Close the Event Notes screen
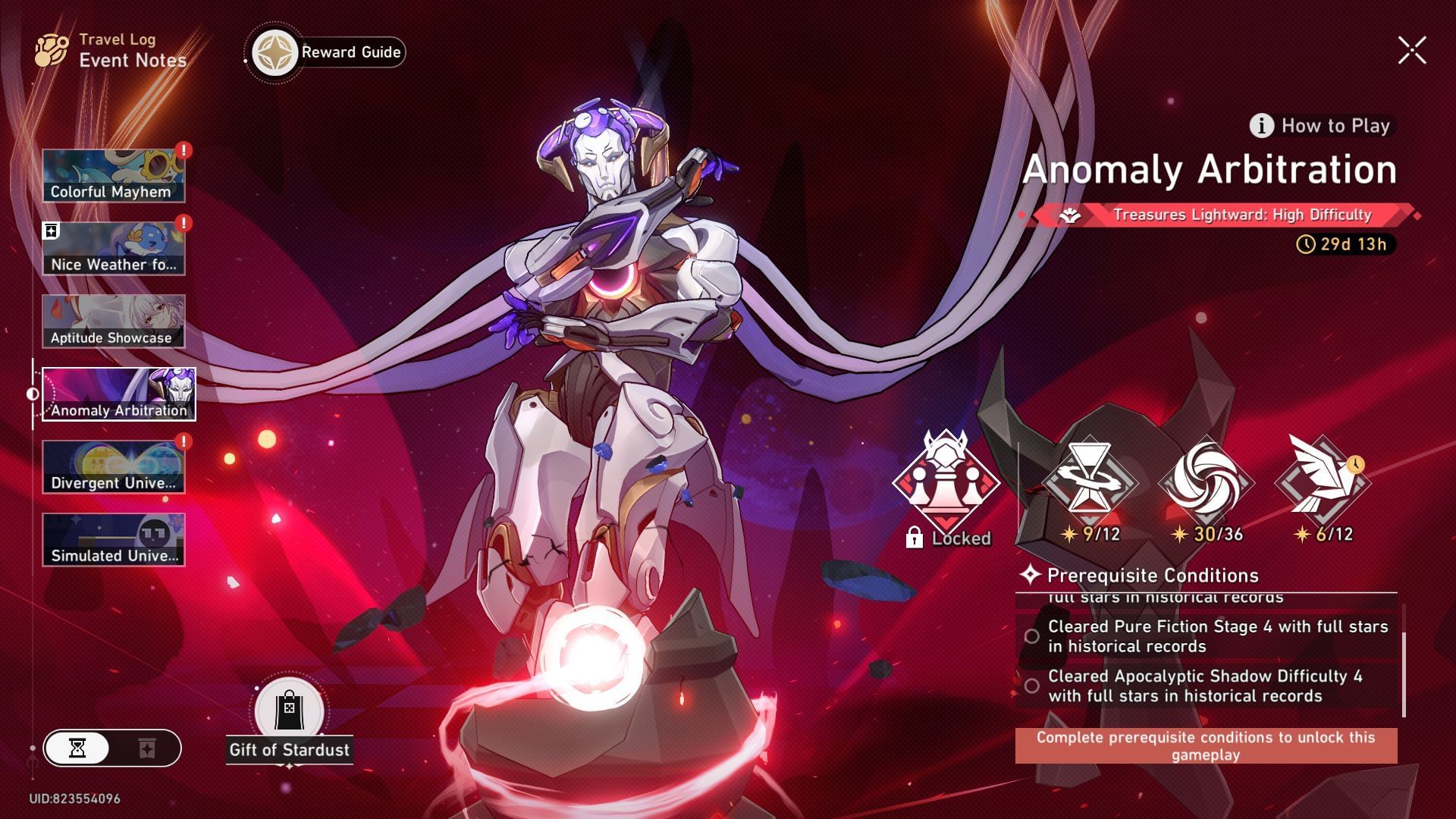Viewport: 1456px width, 819px height. pyautogui.click(x=1412, y=51)
